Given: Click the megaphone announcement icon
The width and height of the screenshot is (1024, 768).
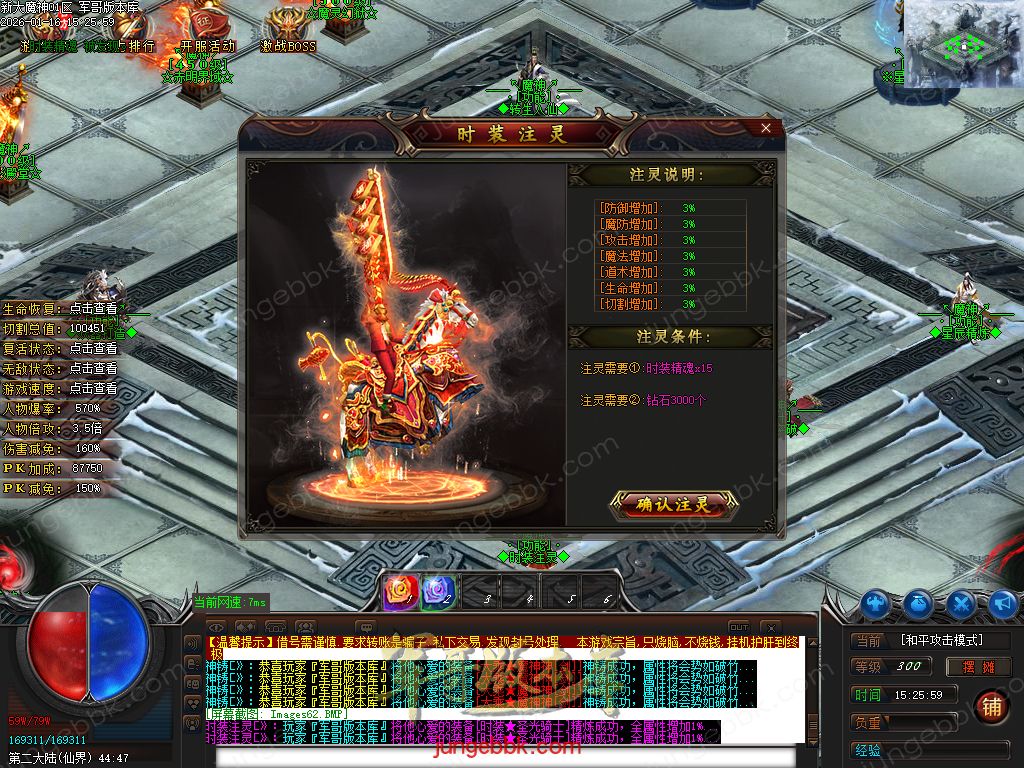Looking at the screenshot, I should point(1003,603).
